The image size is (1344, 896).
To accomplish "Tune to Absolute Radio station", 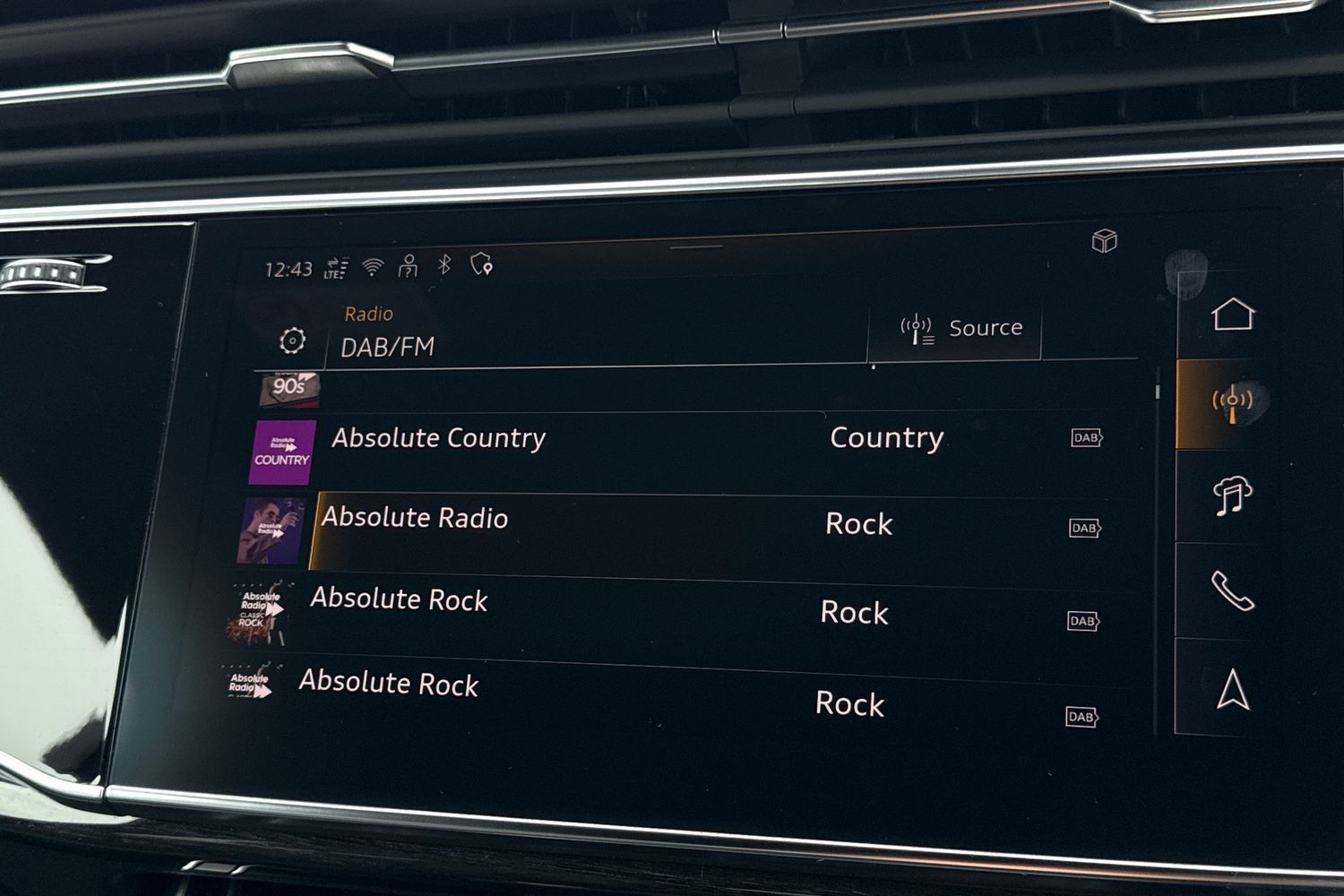I will (415, 518).
